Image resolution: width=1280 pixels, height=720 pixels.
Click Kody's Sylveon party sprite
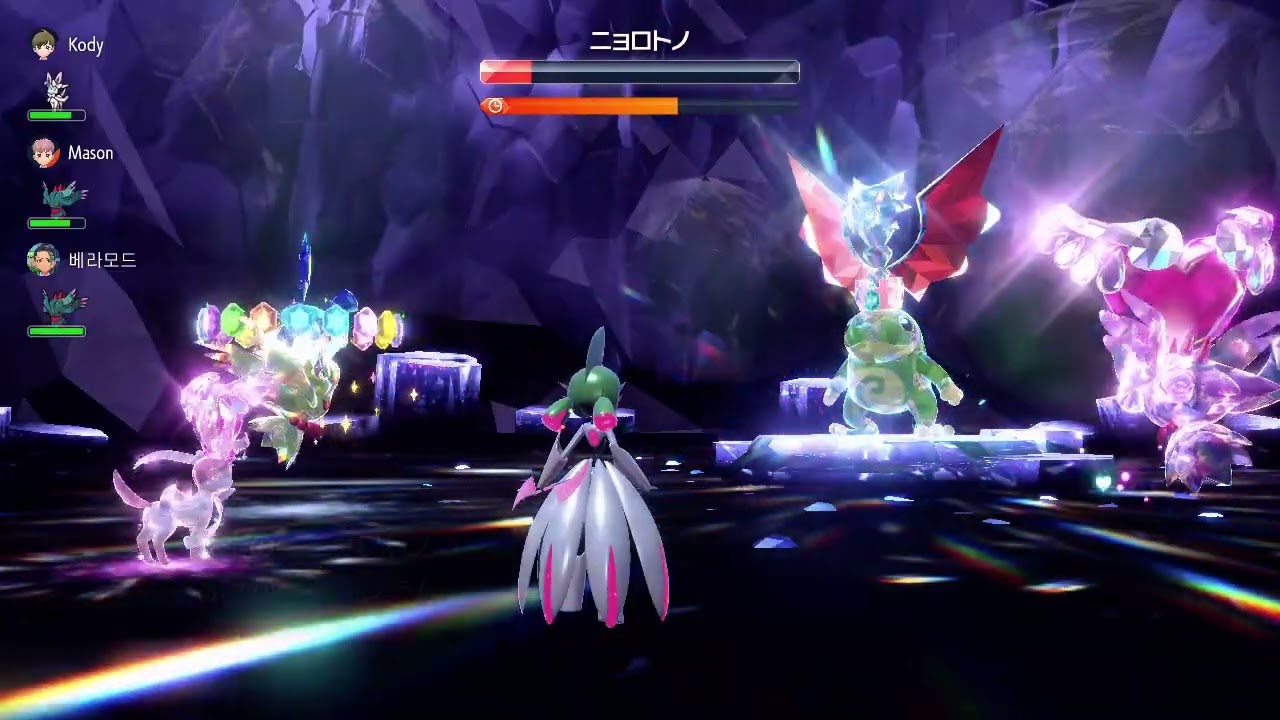pyautogui.click(x=57, y=90)
